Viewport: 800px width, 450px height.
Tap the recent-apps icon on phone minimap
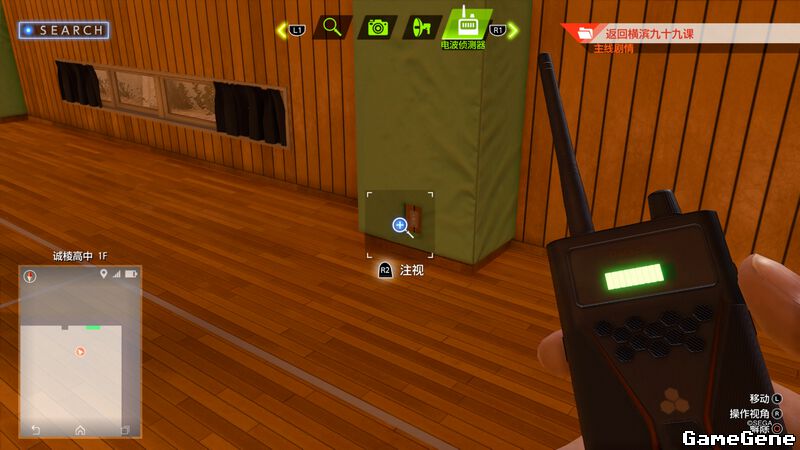[125, 430]
